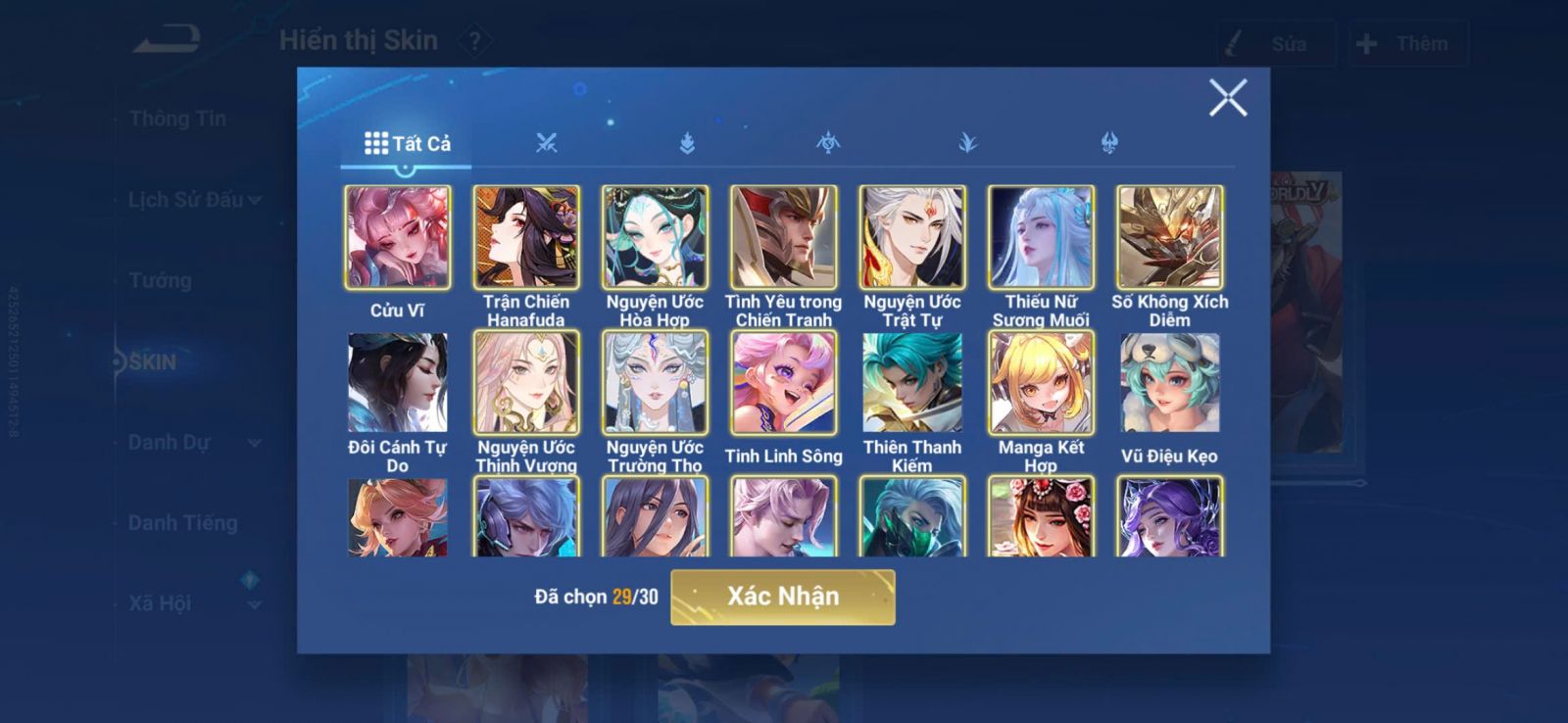Choose the Cửu Vĩ skin
The image size is (1568, 723).
398,238
